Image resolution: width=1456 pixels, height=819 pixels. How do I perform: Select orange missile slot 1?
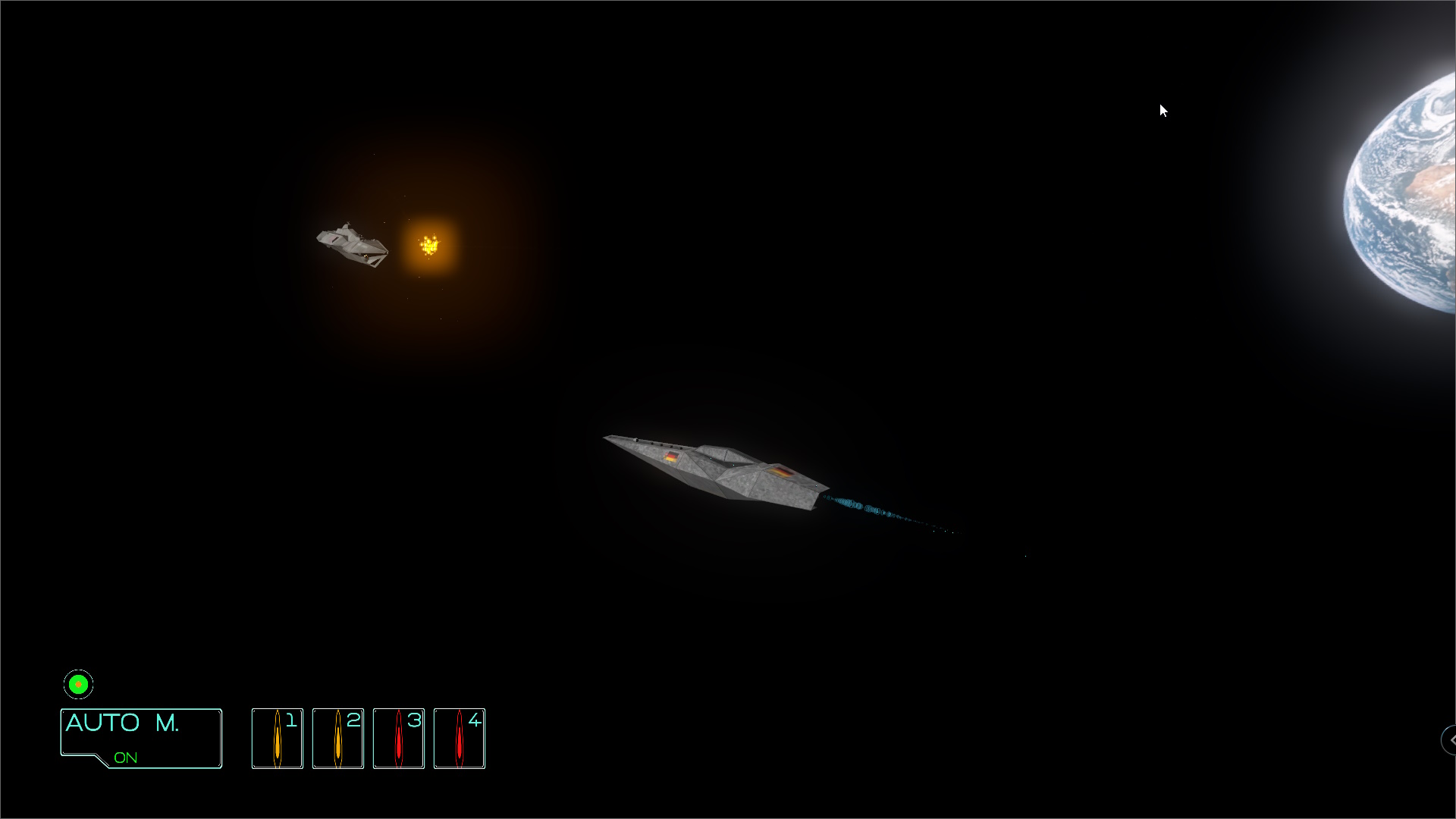278,739
